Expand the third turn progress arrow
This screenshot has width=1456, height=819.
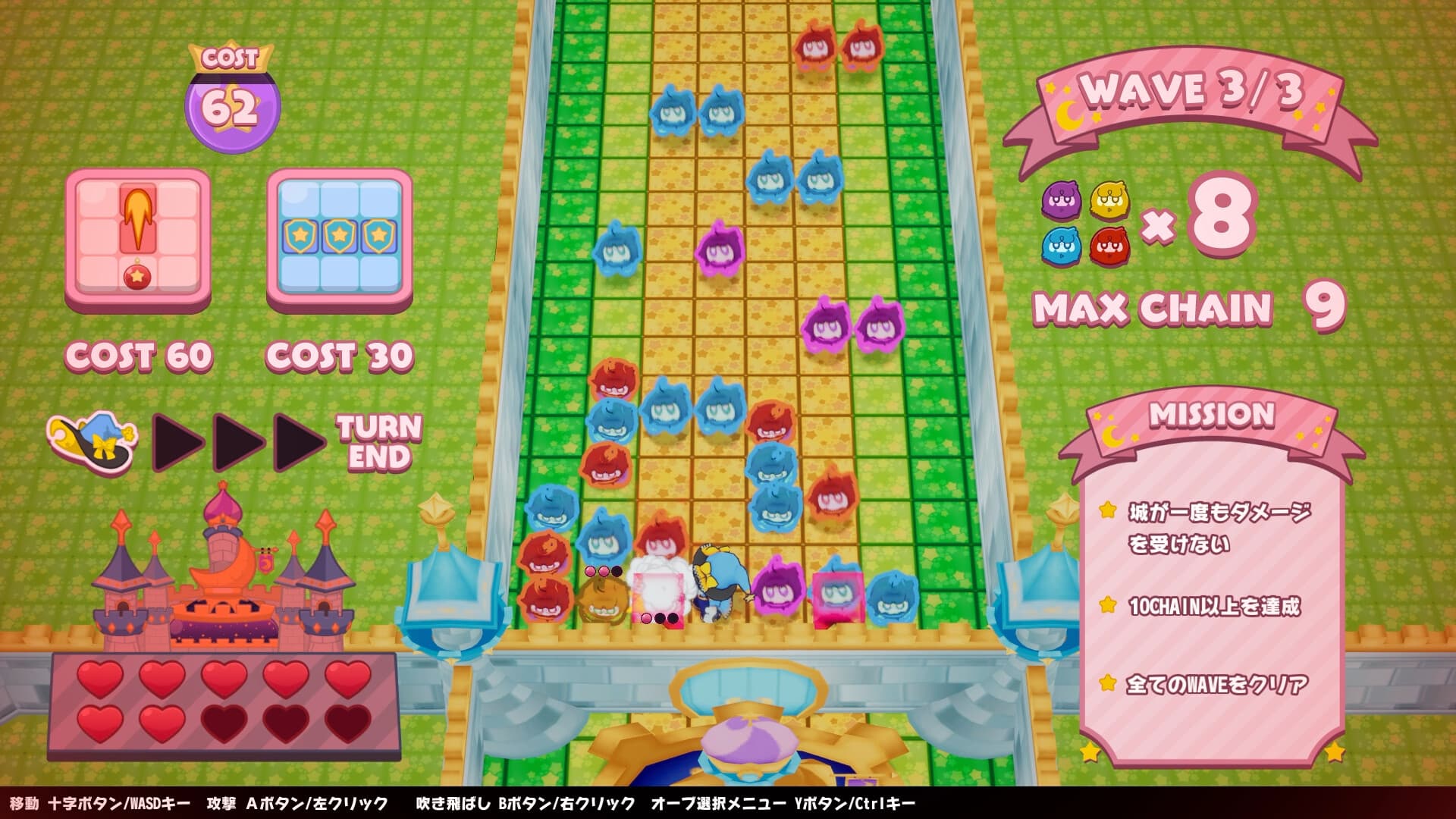point(294,444)
